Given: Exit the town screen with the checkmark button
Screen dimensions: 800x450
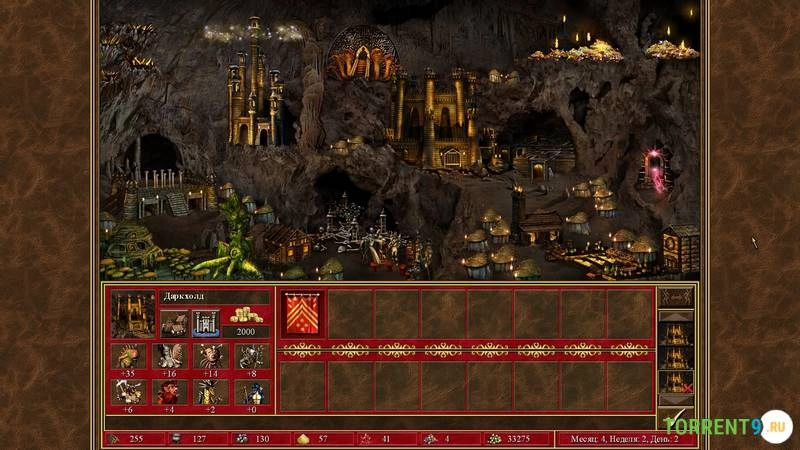Looking at the screenshot, I should pos(676,414).
